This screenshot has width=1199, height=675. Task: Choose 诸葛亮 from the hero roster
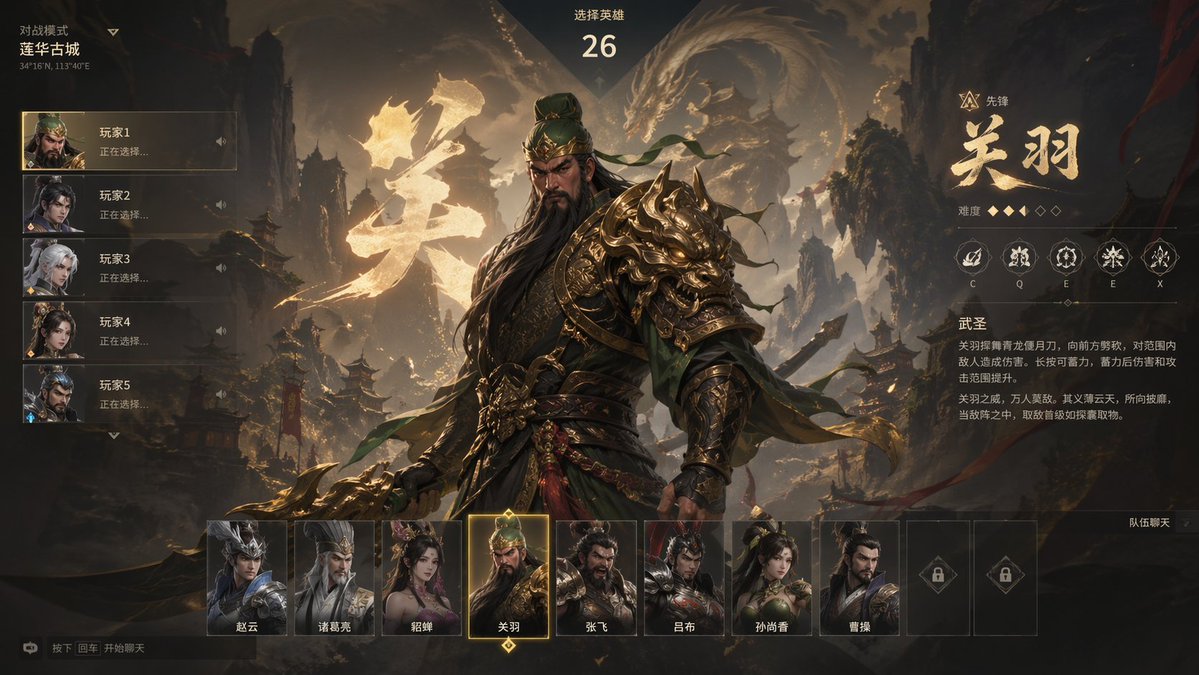pyautogui.click(x=334, y=578)
